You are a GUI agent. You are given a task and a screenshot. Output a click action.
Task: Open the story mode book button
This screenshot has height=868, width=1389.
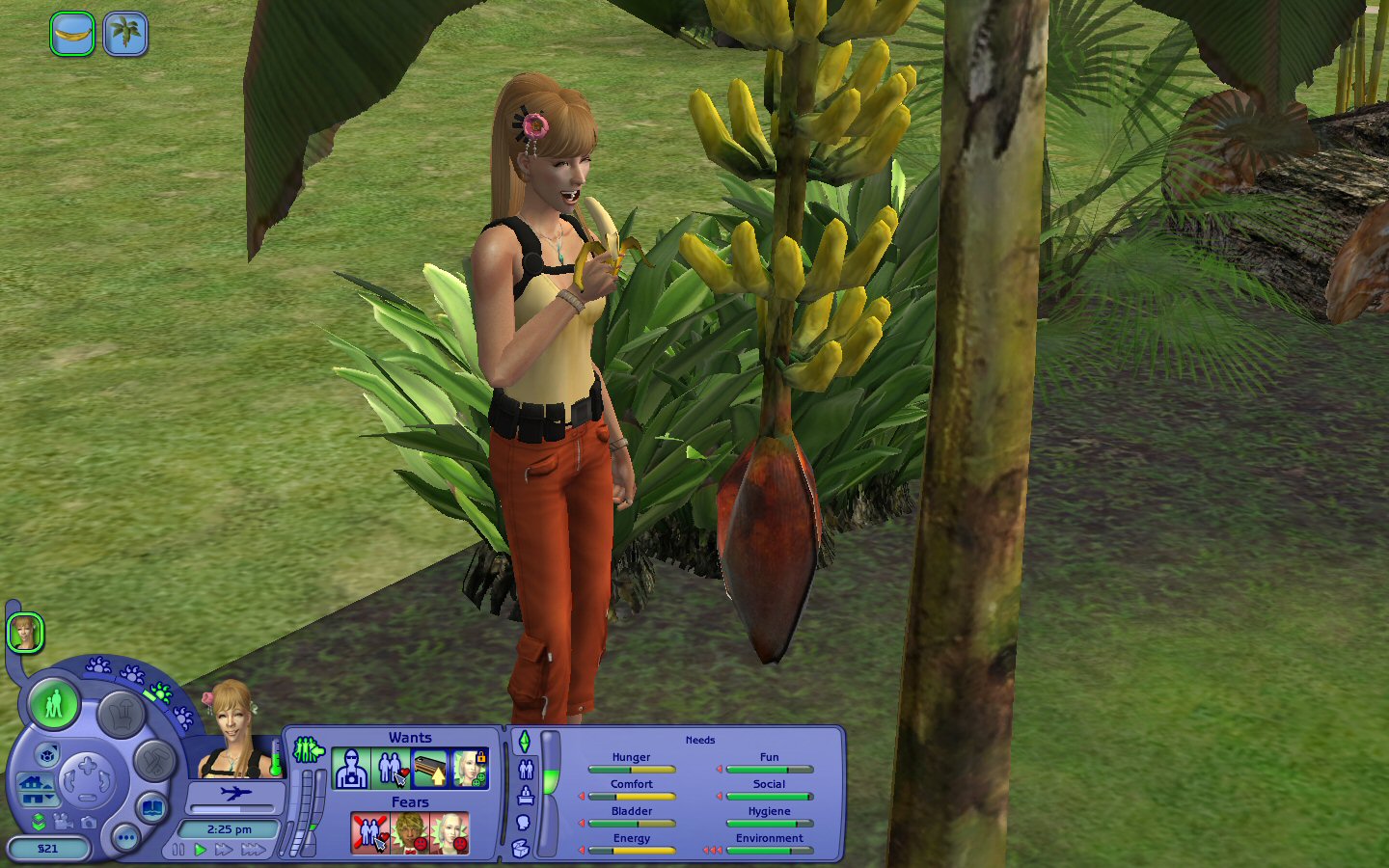(x=151, y=806)
